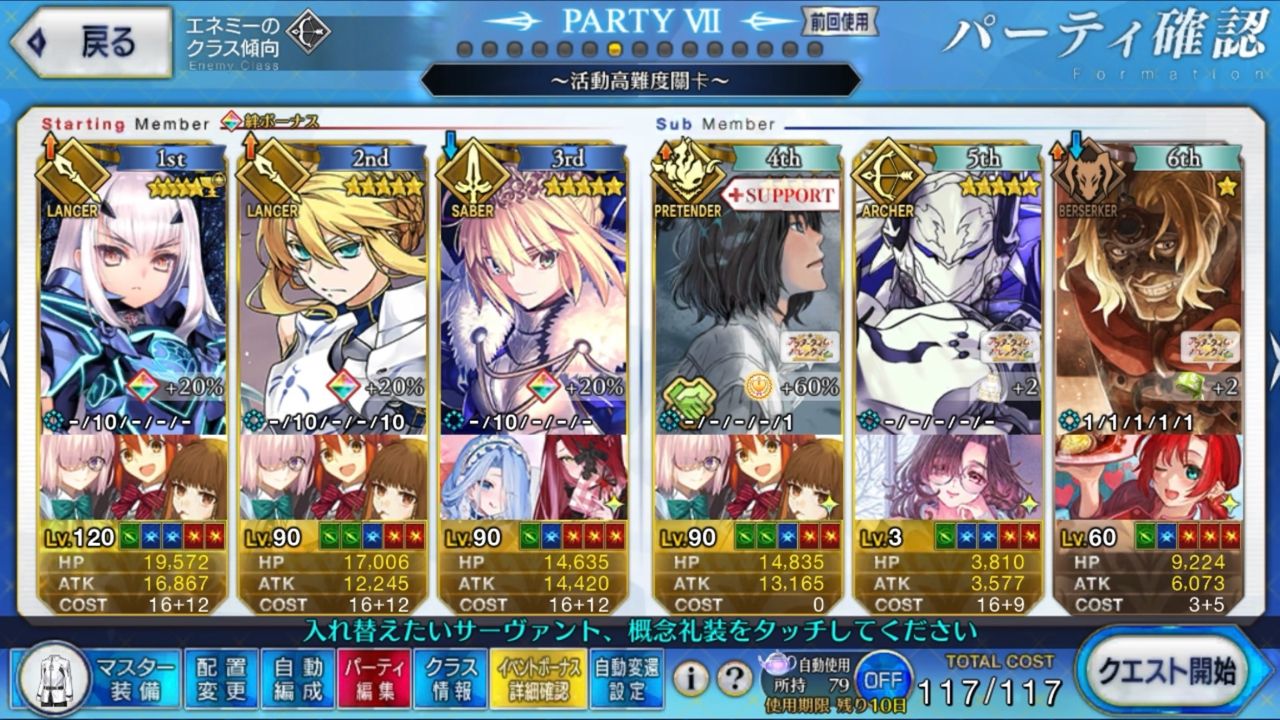Open 配置変更 formation change

click(221, 679)
